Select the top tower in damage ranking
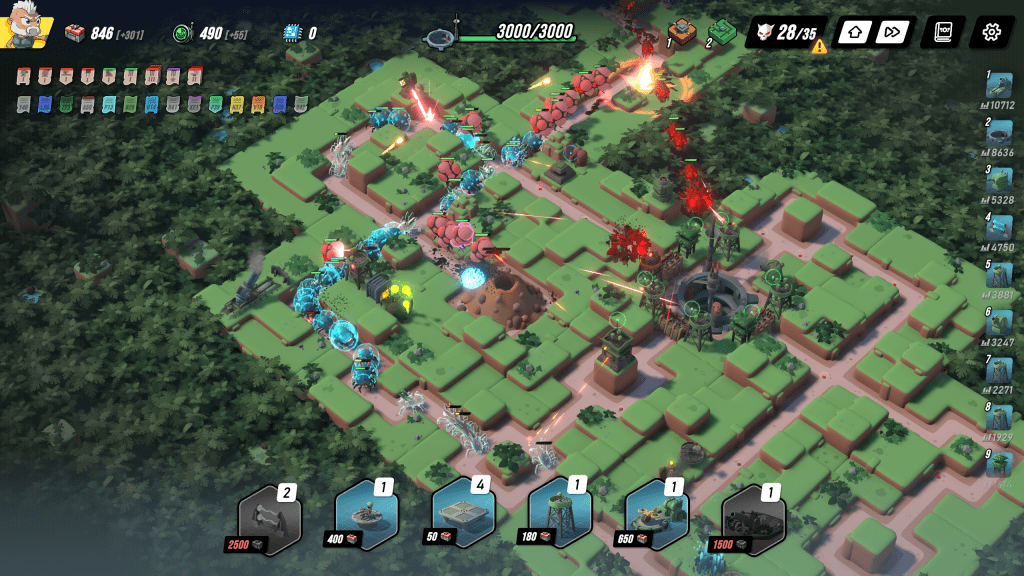Screen dimensions: 1024x576 point(998,88)
